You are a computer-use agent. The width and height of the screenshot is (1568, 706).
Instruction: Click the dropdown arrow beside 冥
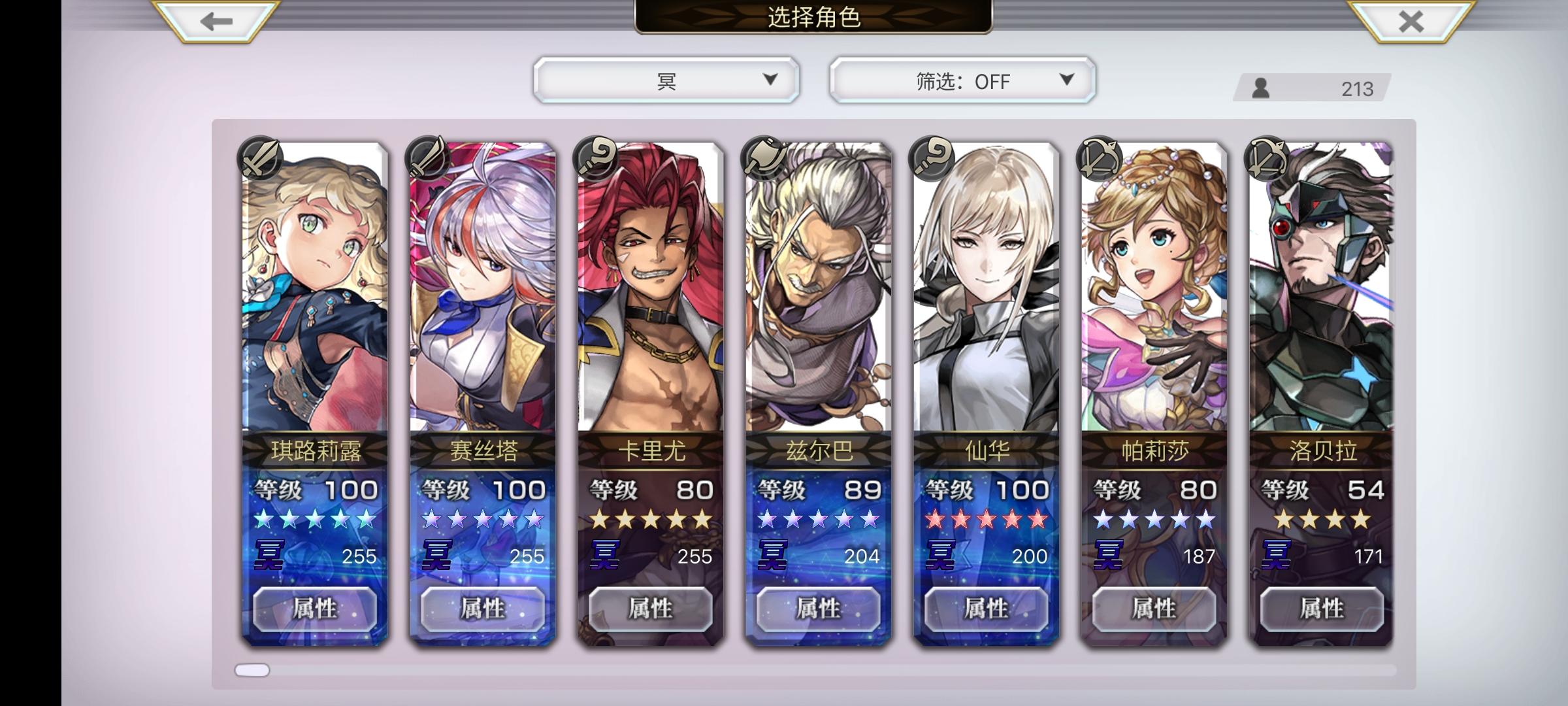click(770, 79)
